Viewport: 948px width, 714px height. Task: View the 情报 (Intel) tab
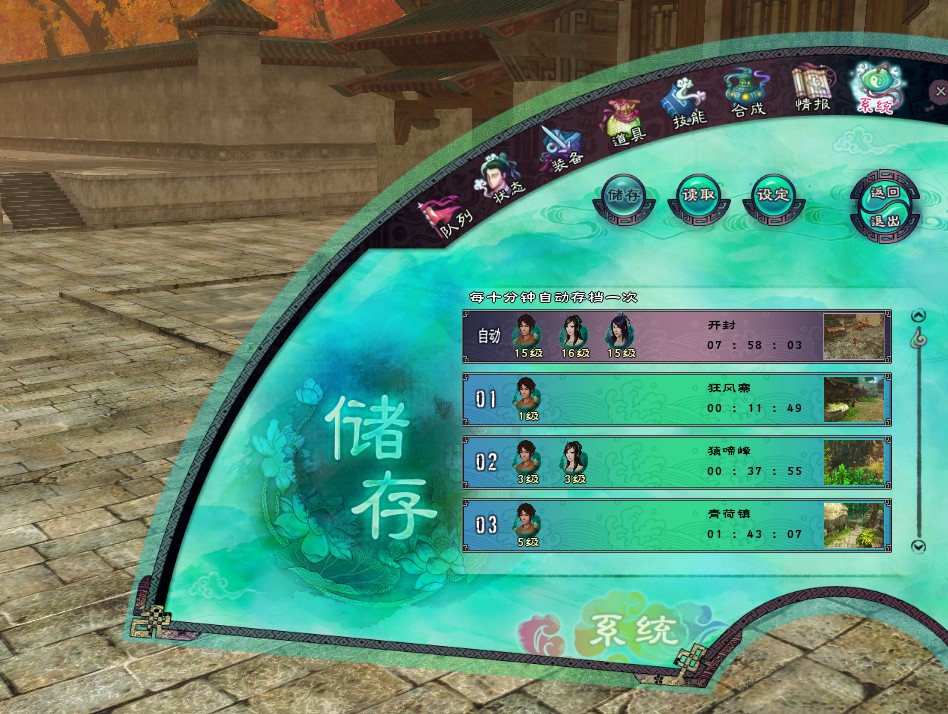(x=812, y=88)
